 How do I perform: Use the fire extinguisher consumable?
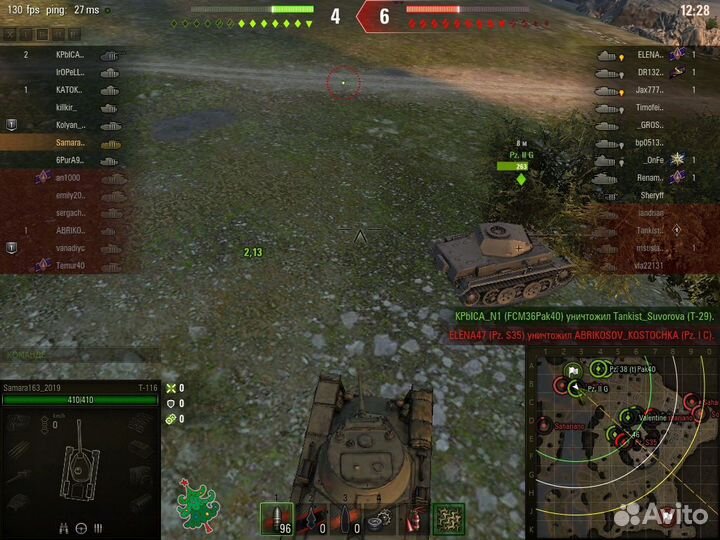pyautogui.click(x=413, y=519)
